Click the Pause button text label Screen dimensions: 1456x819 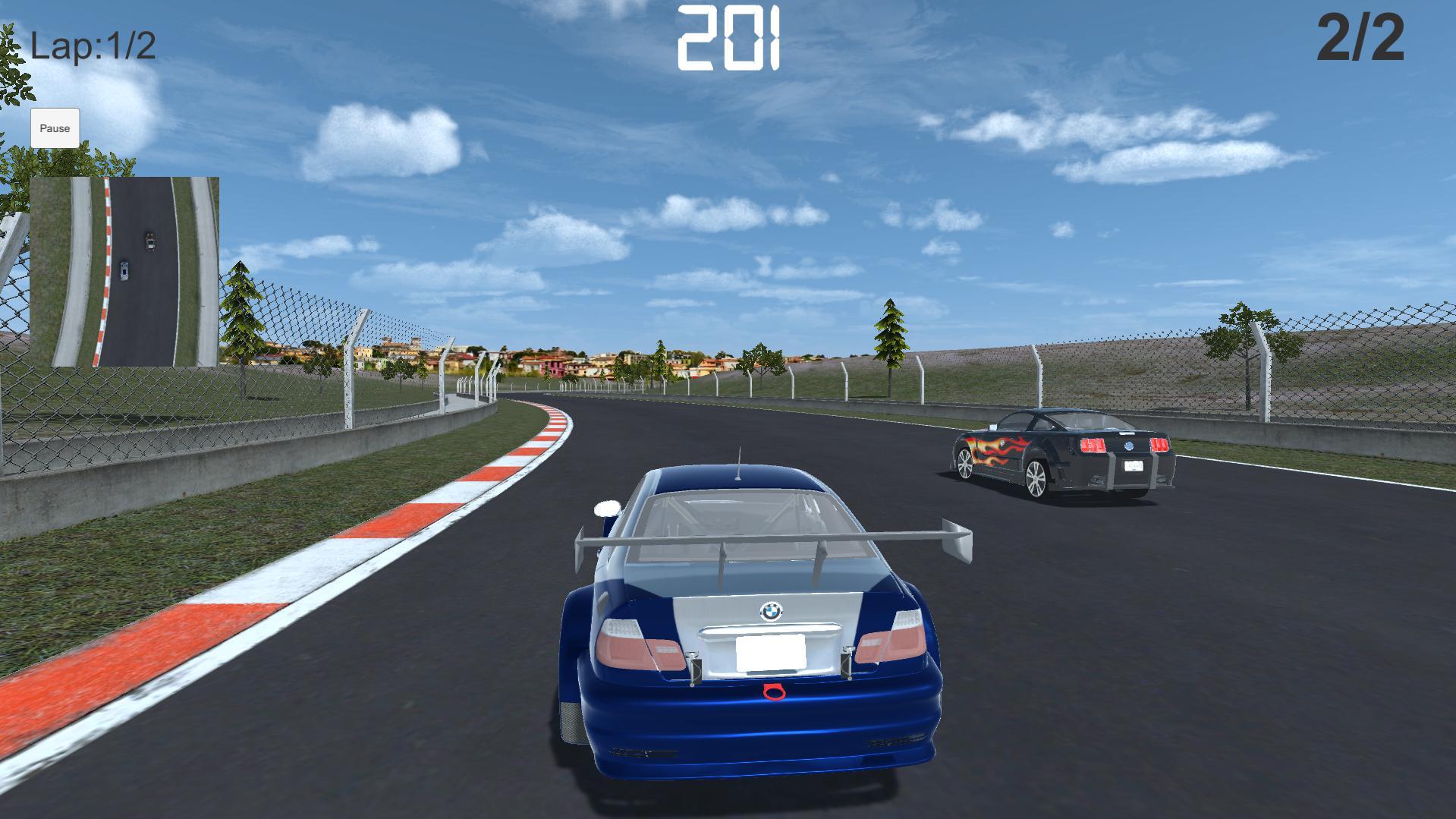(55, 127)
